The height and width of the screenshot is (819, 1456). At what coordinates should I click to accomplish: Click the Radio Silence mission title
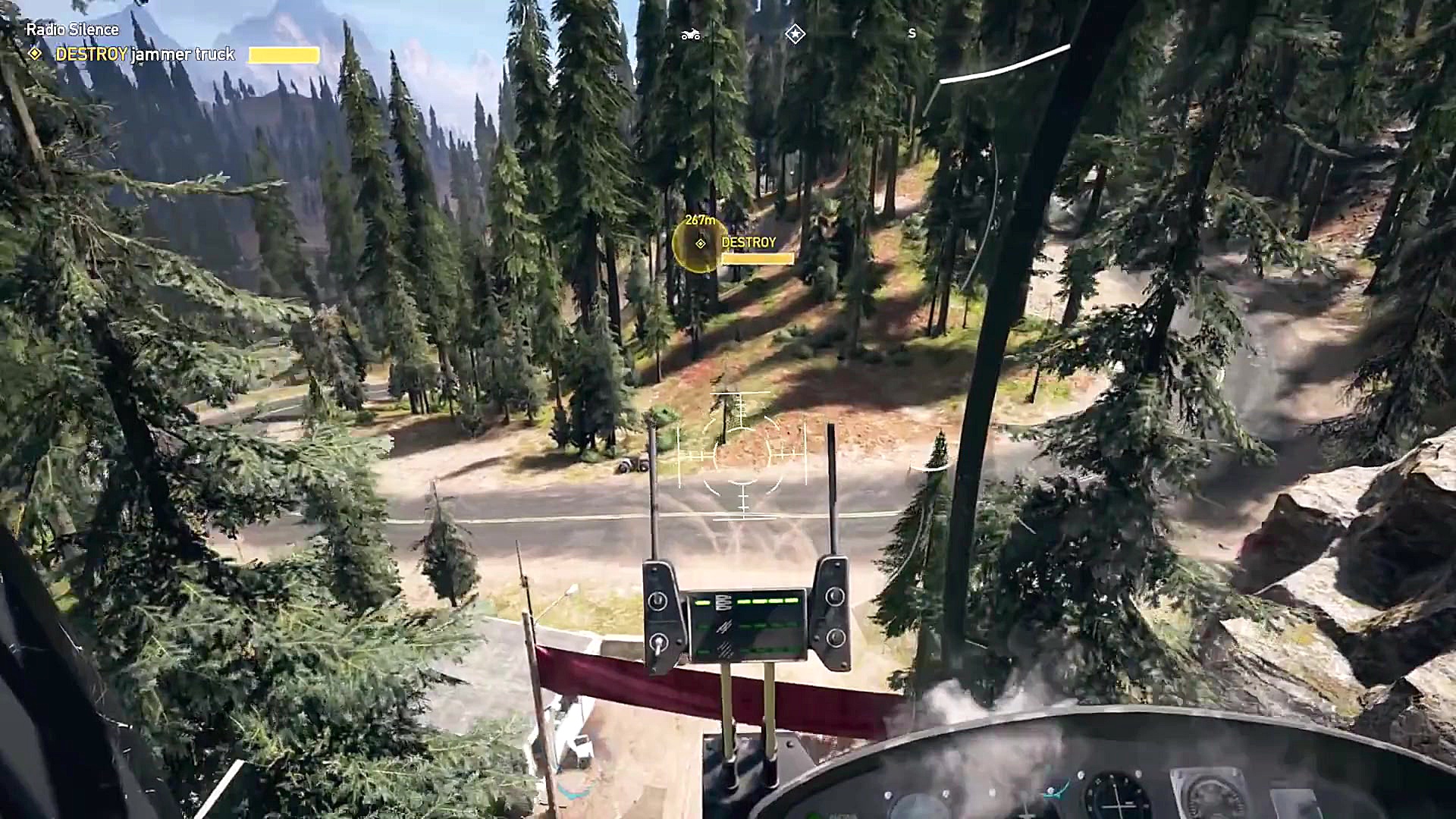click(x=72, y=29)
